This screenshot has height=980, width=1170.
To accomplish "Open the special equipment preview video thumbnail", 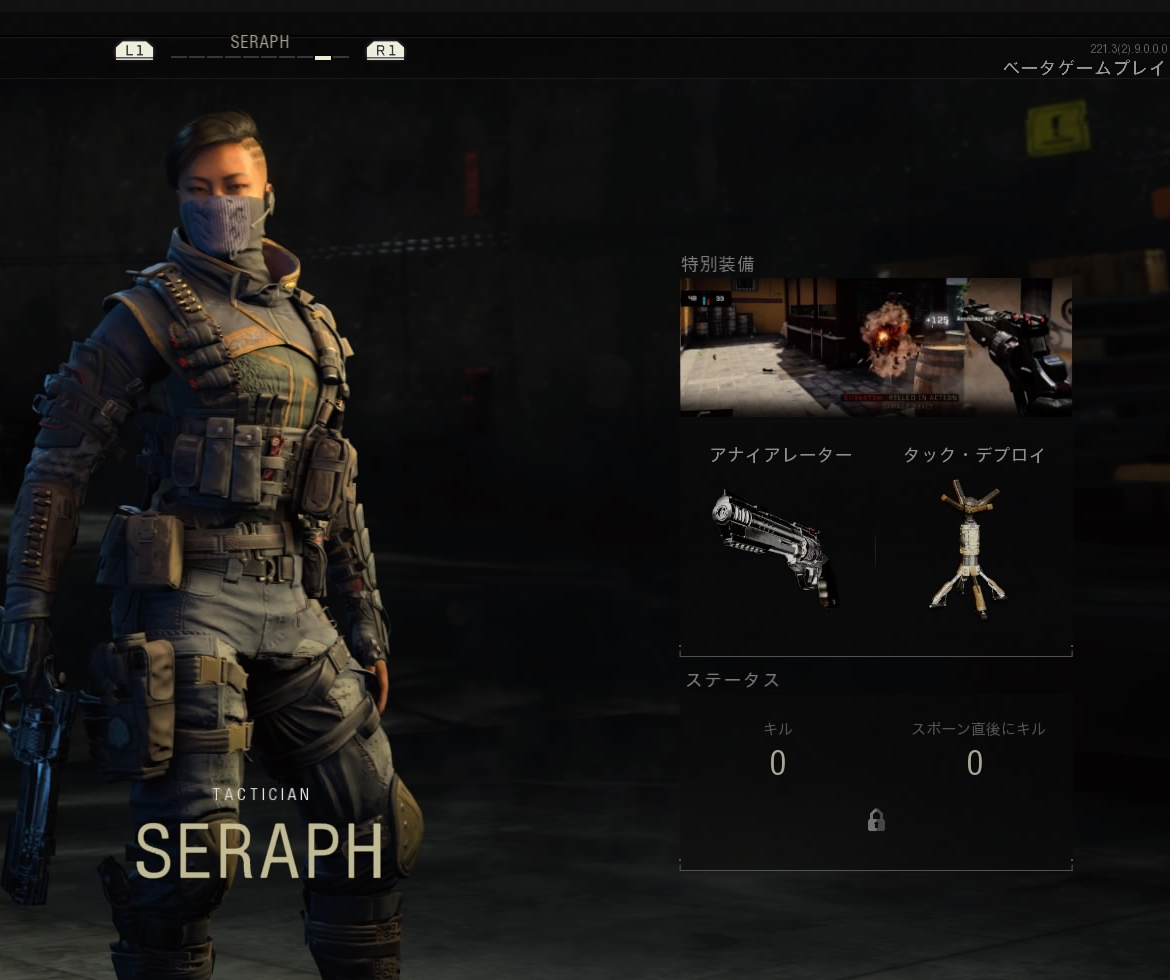I will click(x=875, y=347).
